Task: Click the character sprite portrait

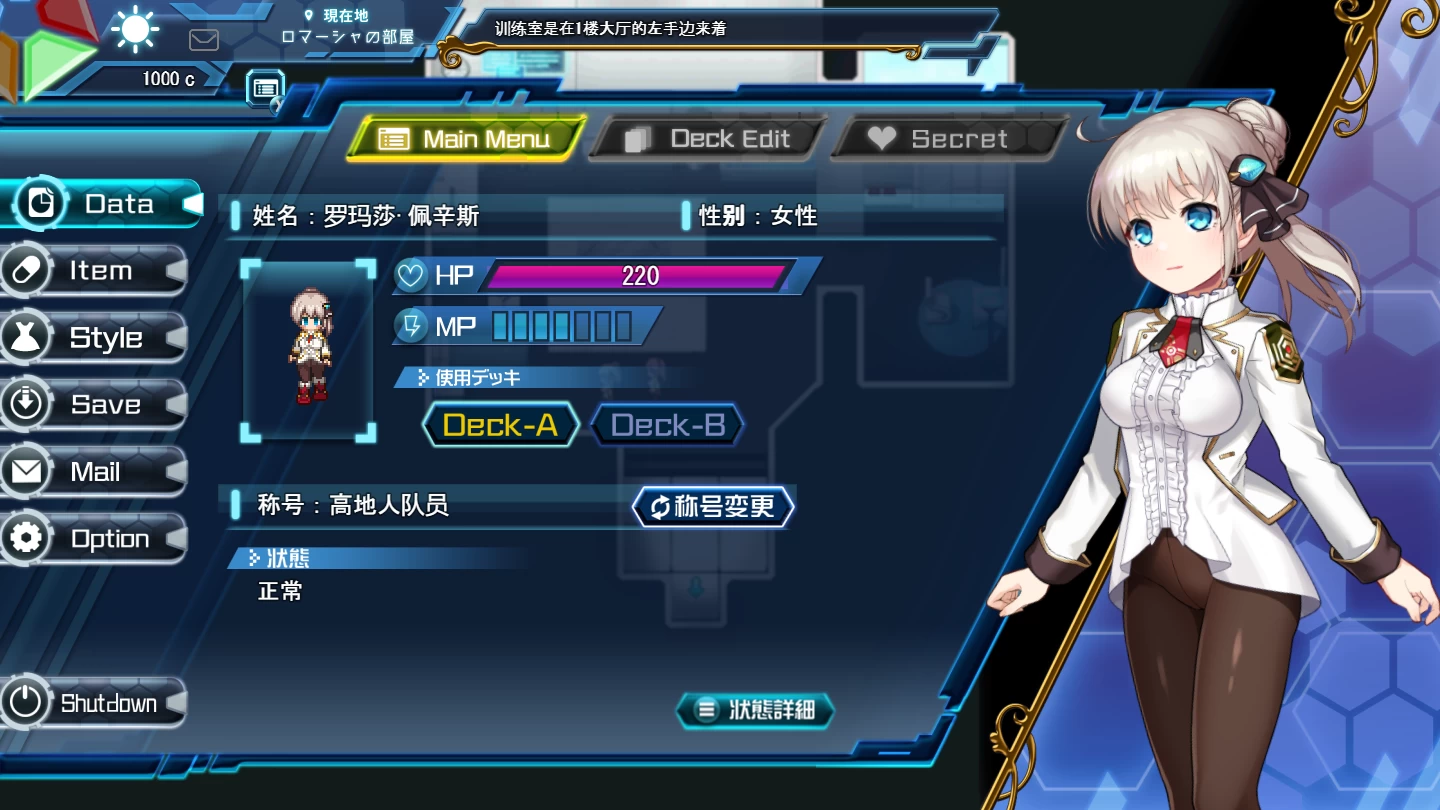Action: click(308, 349)
